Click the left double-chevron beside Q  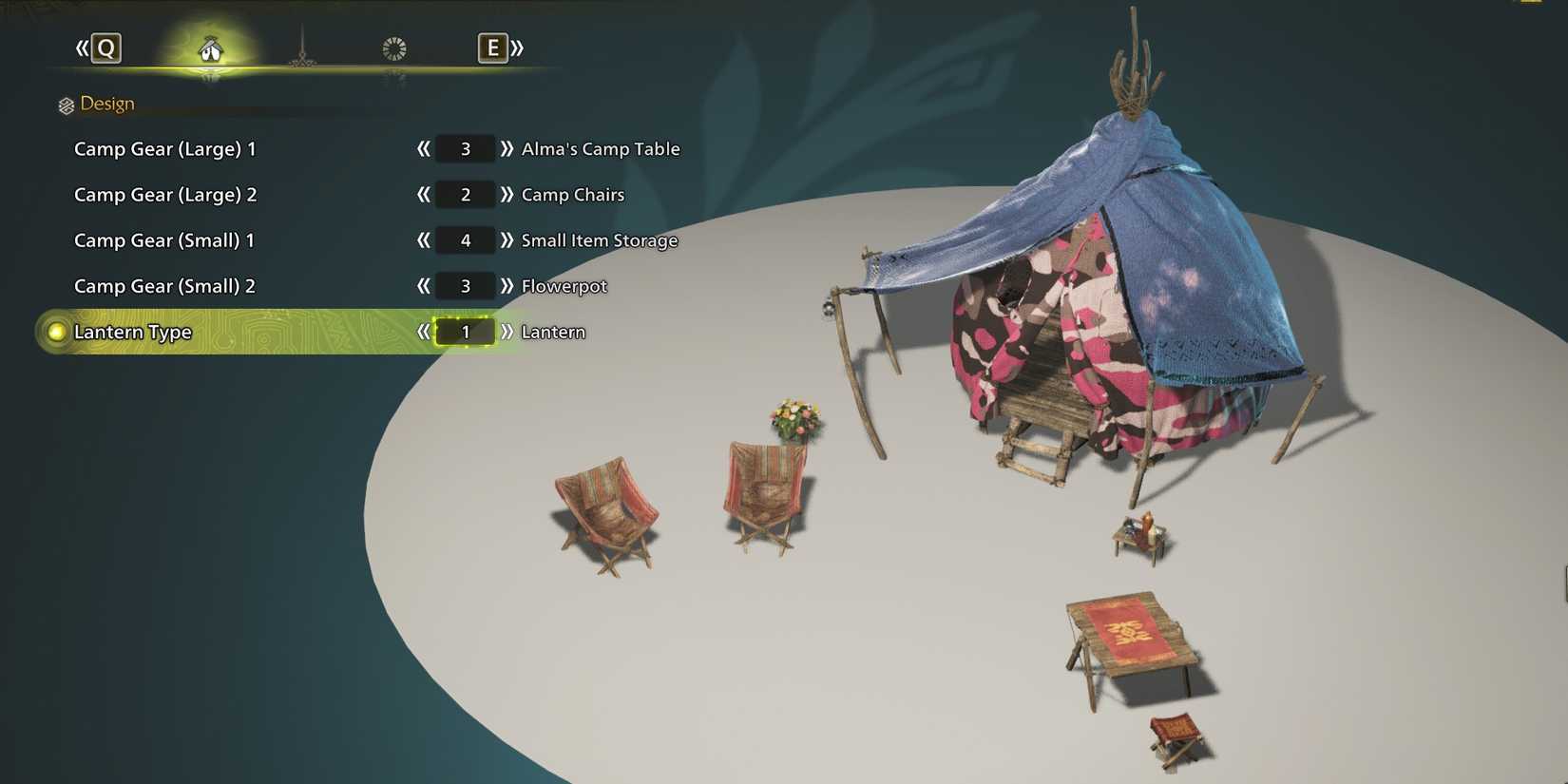pos(81,48)
